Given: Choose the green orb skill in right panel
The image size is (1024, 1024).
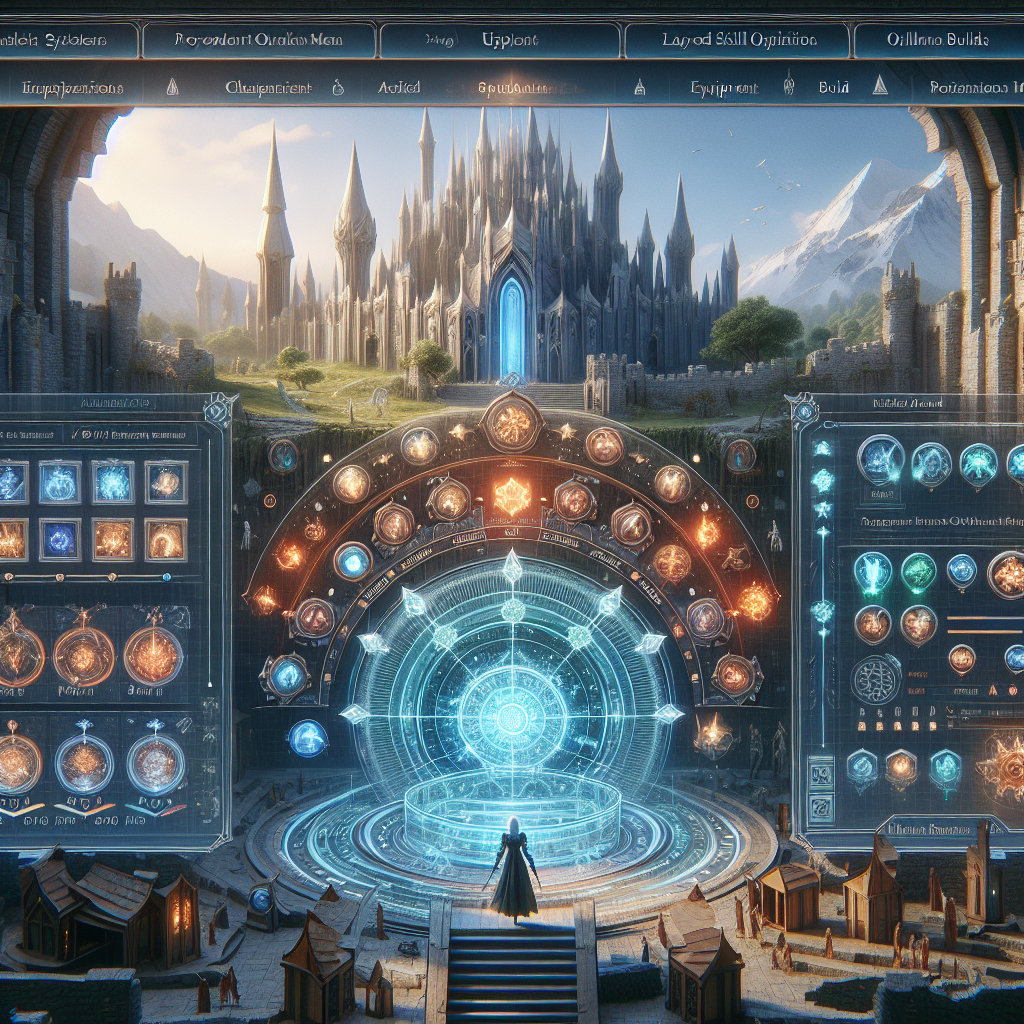Looking at the screenshot, I should point(918,573).
